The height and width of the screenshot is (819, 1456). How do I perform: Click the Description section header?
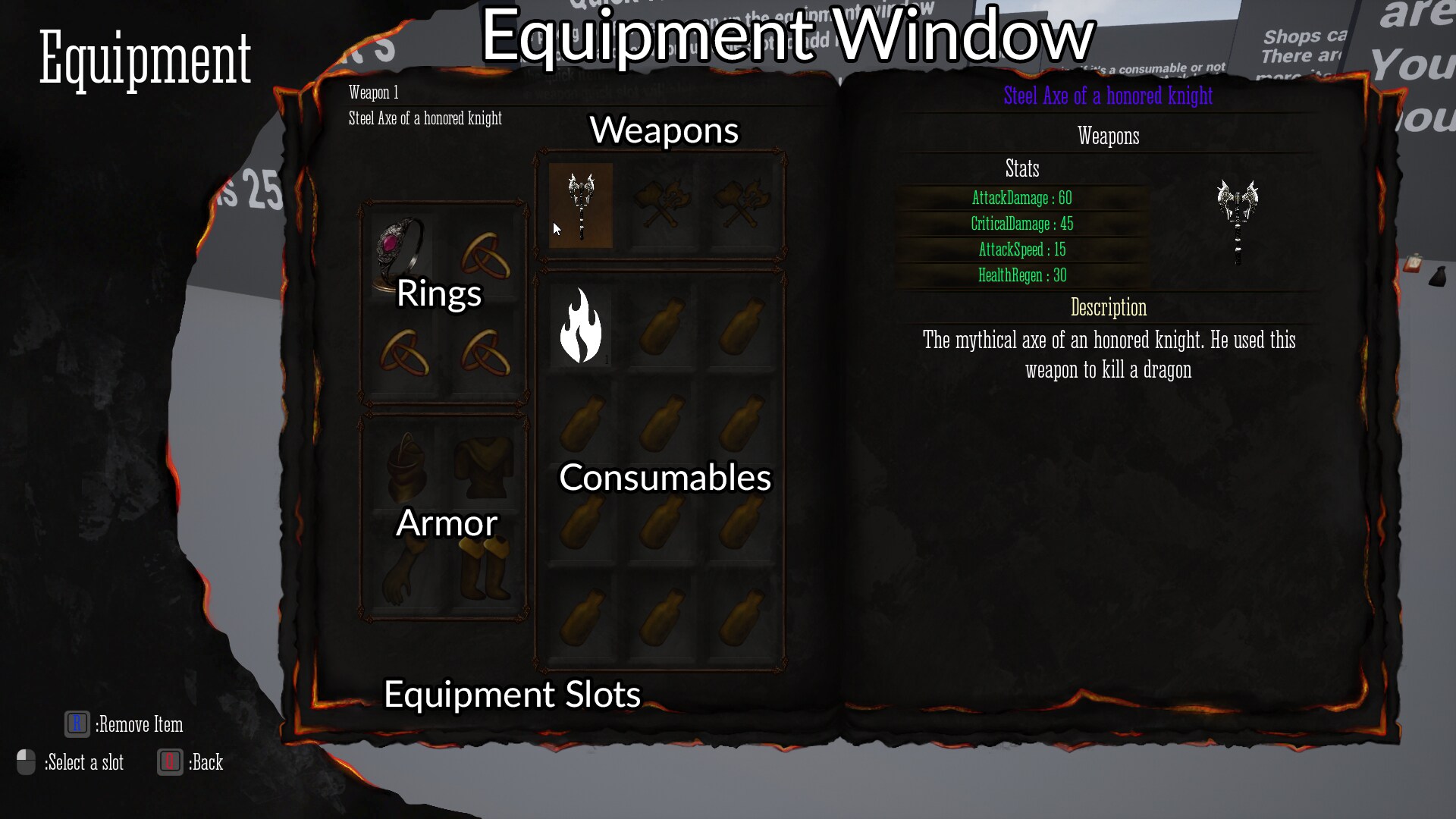pos(1108,308)
